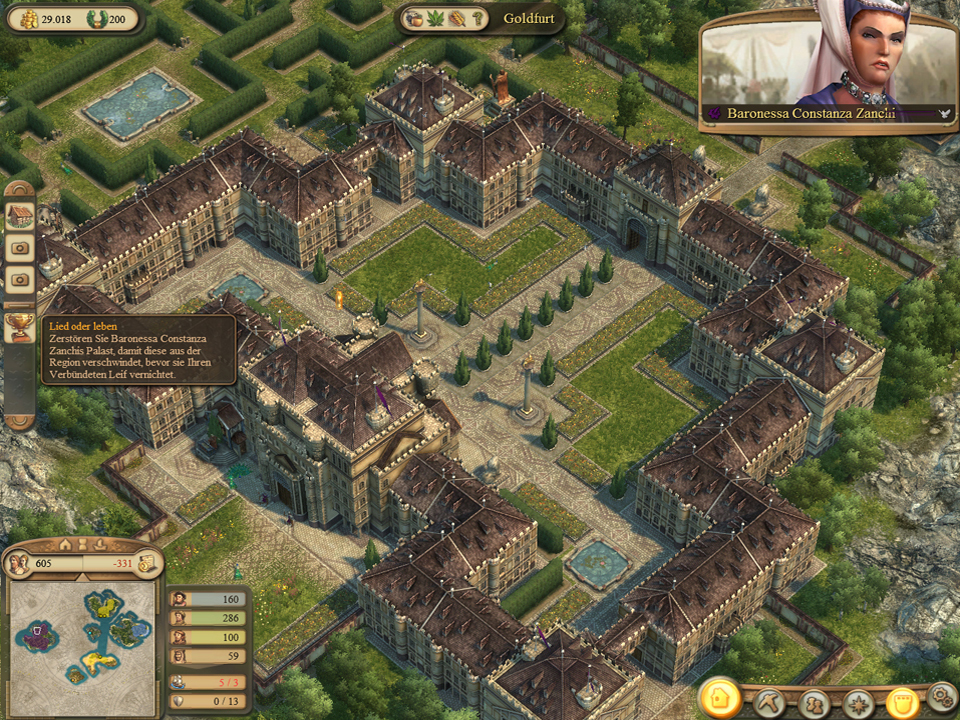Screen dimensions: 960x720
Task: Click the hourglass icon above the minimap
Action: (x=83, y=545)
